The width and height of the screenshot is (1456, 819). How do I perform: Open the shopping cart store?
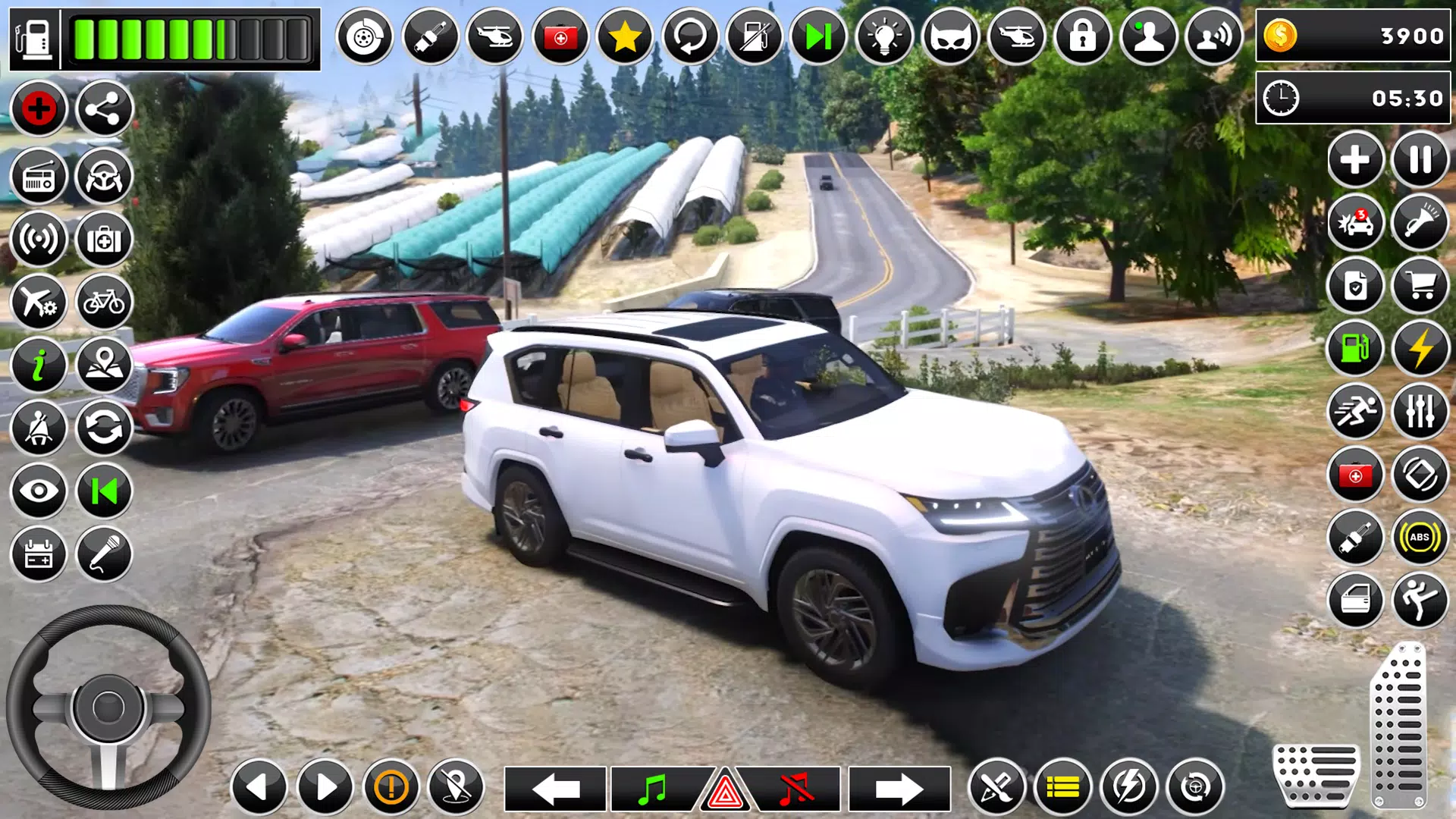(1420, 286)
